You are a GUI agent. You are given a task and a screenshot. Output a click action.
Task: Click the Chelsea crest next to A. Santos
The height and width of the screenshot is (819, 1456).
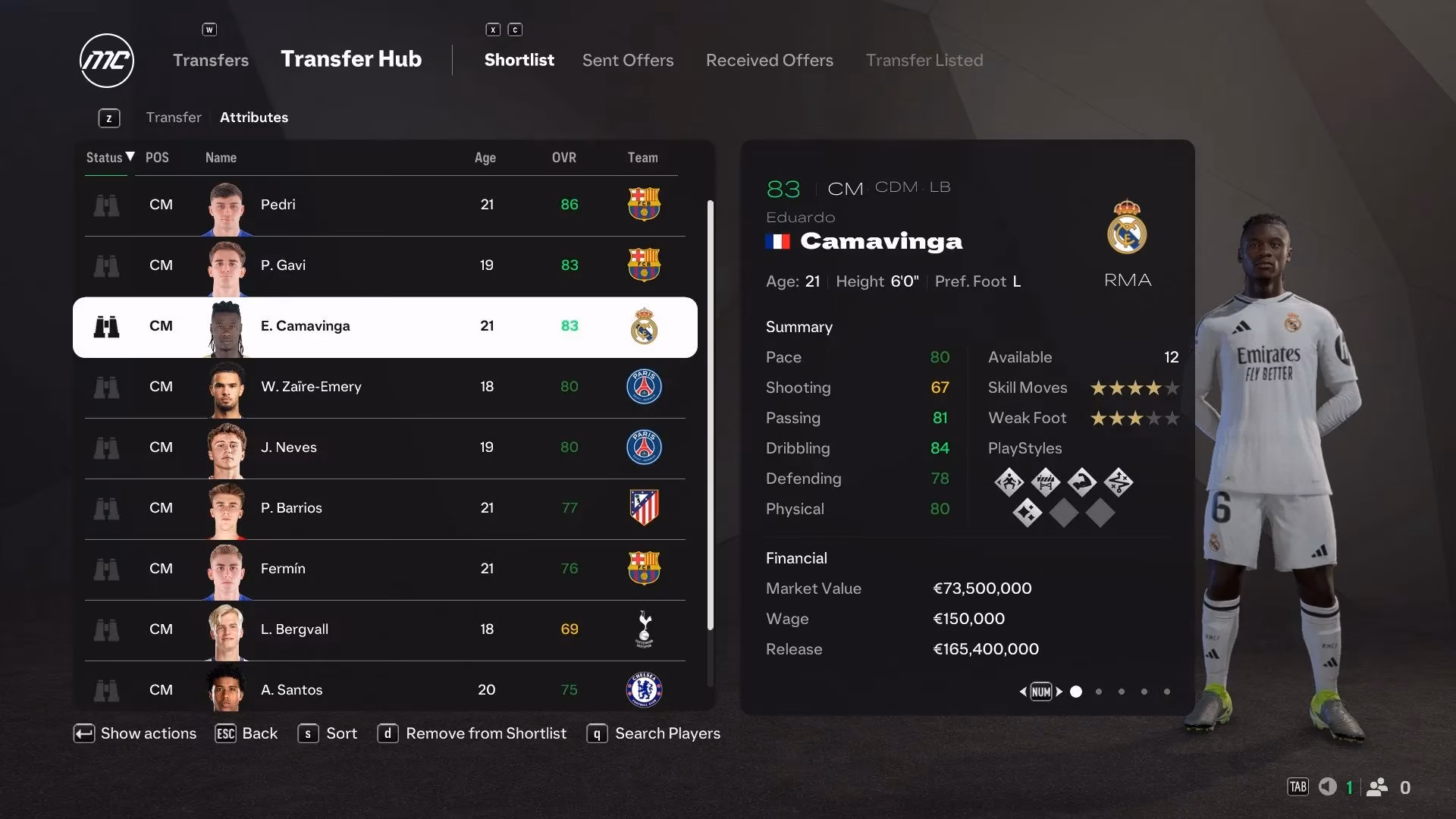click(644, 690)
